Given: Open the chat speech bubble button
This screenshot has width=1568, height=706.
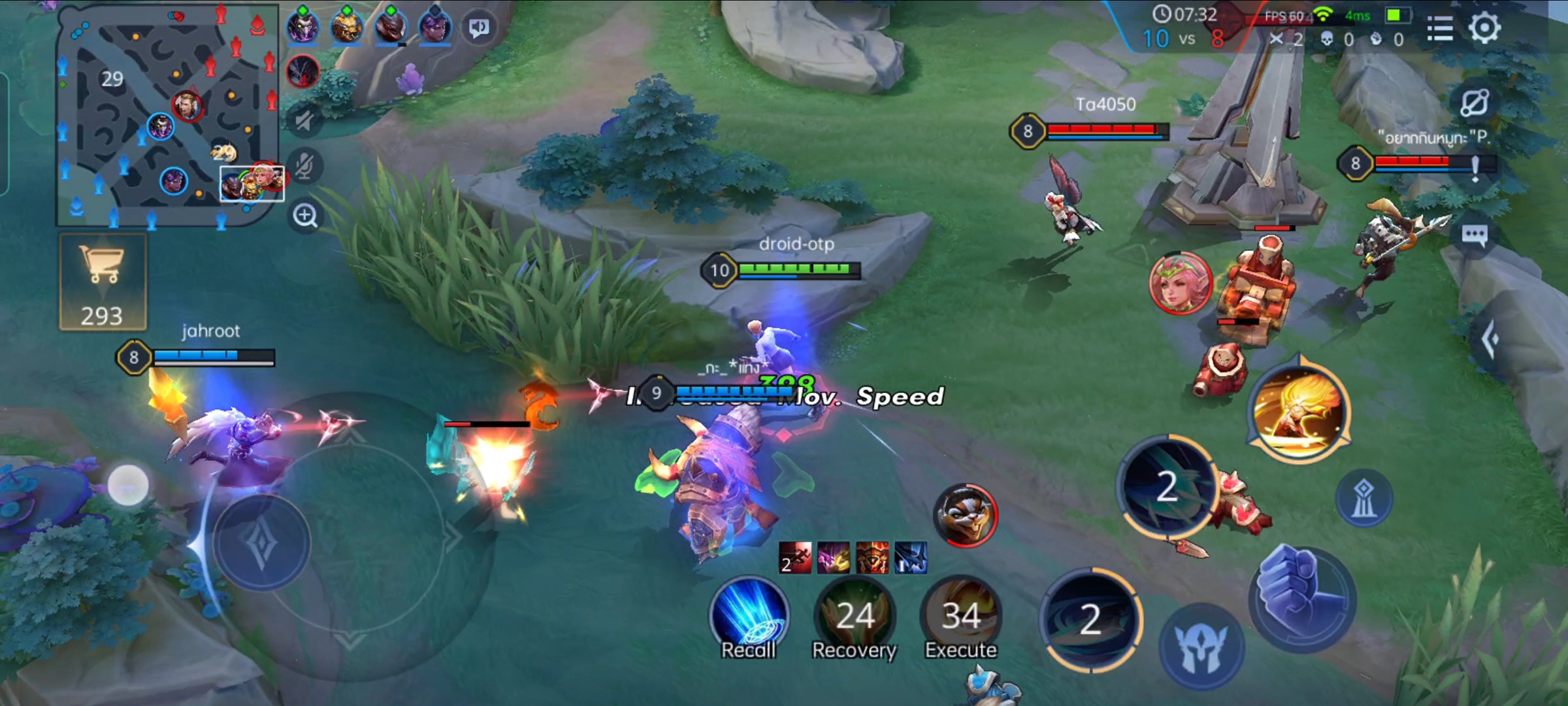Looking at the screenshot, I should 1475,235.
